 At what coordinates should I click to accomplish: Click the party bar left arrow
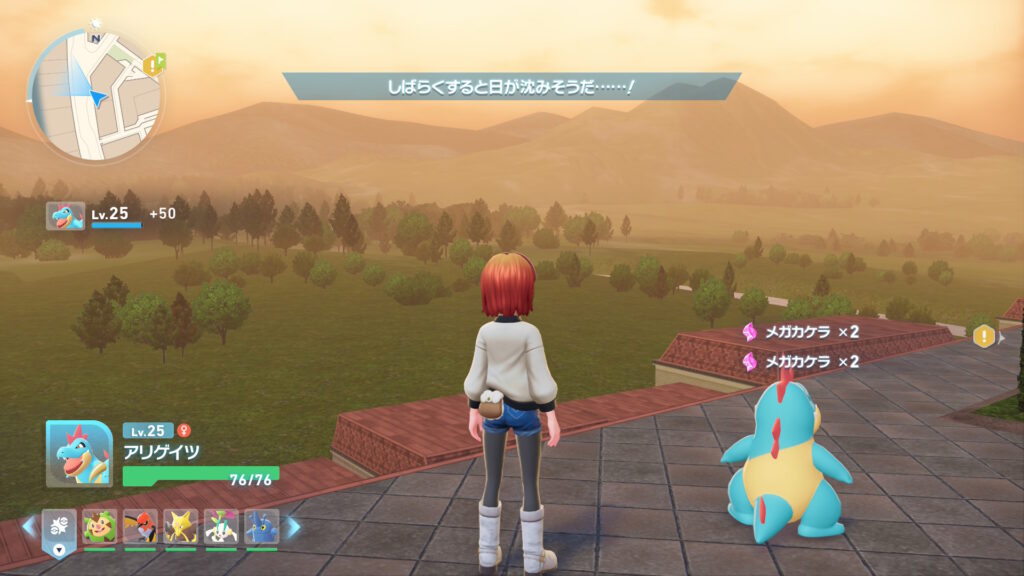(28, 526)
